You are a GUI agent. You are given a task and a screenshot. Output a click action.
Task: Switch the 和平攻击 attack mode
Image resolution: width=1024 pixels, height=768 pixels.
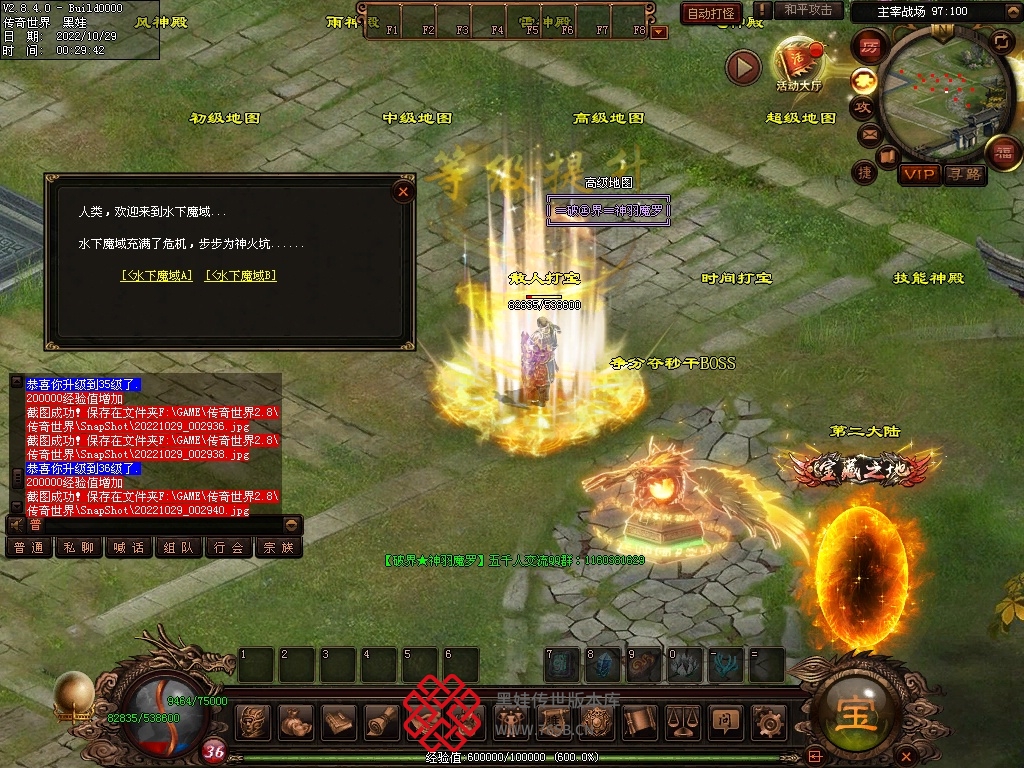(x=808, y=11)
